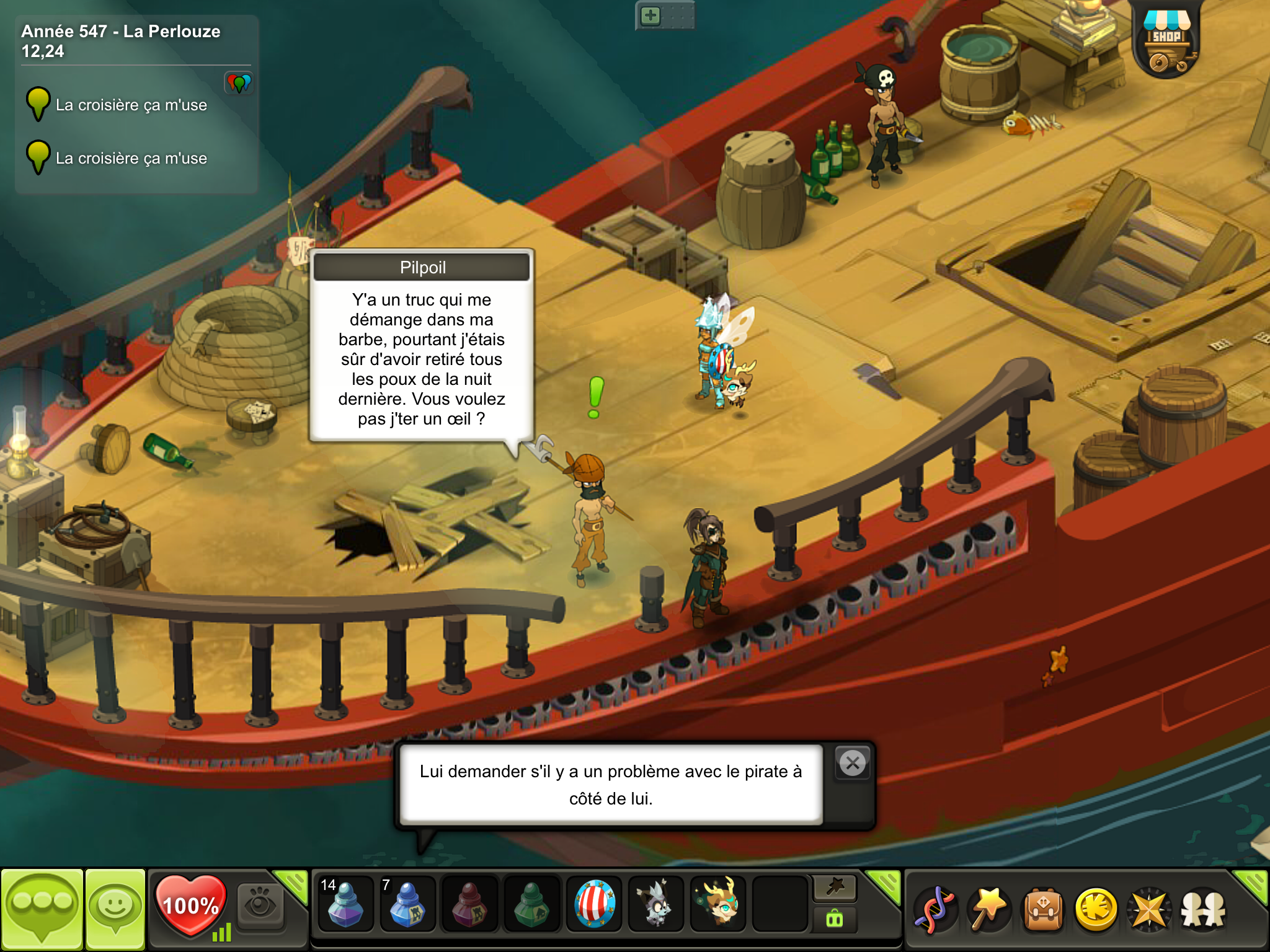Open the DNA helix characteristics menu
The width and height of the screenshot is (1270, 952).
click(x=935, y=909)
